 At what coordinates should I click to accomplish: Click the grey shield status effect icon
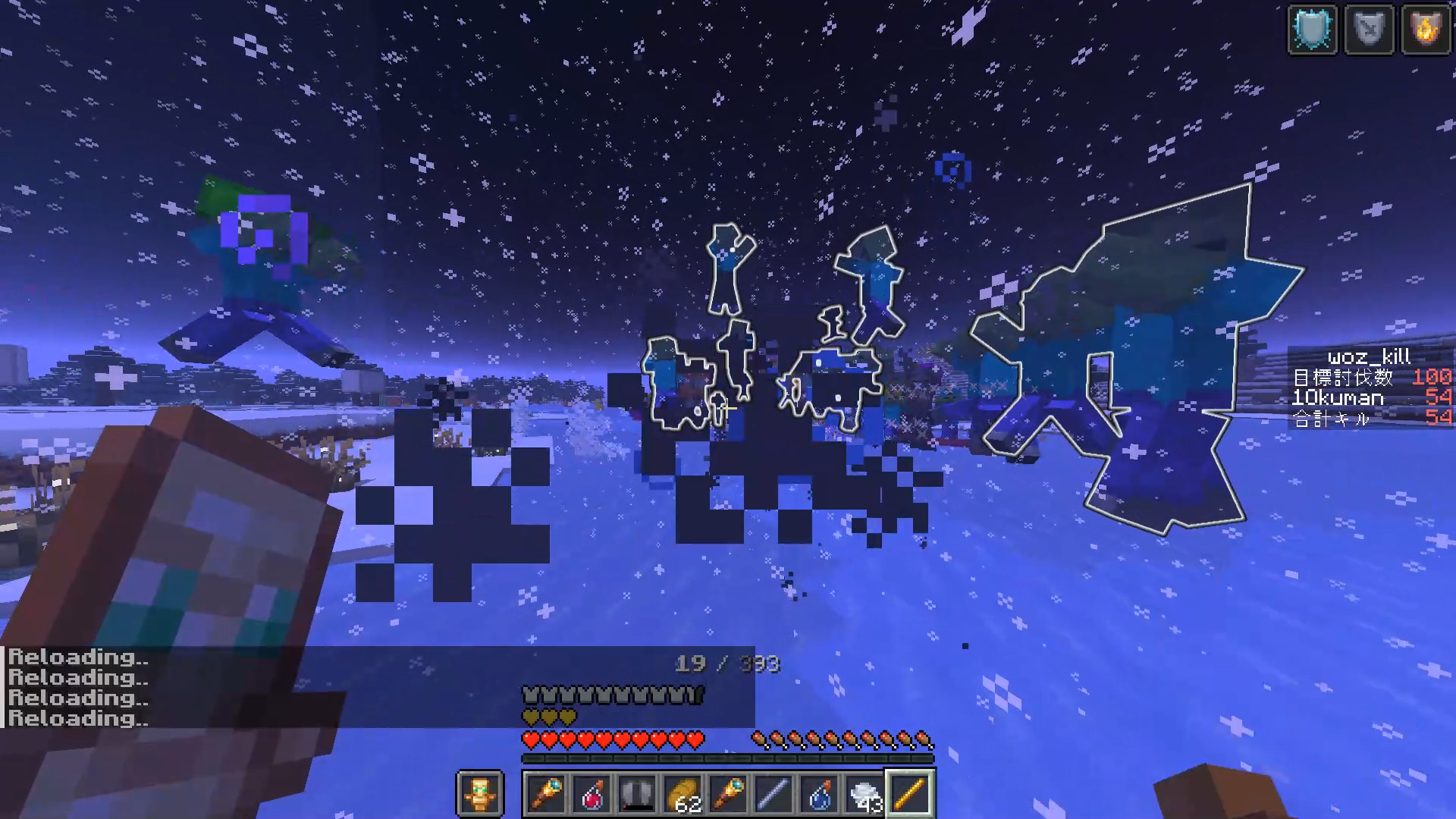[1370, 30]
